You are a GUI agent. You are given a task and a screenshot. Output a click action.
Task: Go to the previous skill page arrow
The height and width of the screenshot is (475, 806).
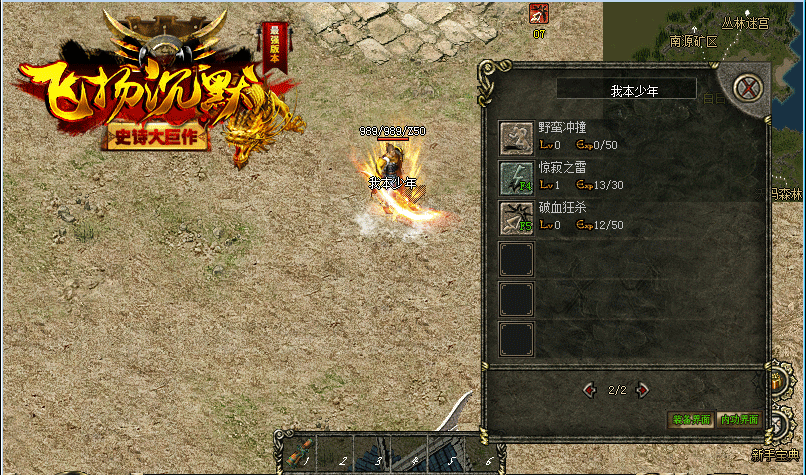590,389
